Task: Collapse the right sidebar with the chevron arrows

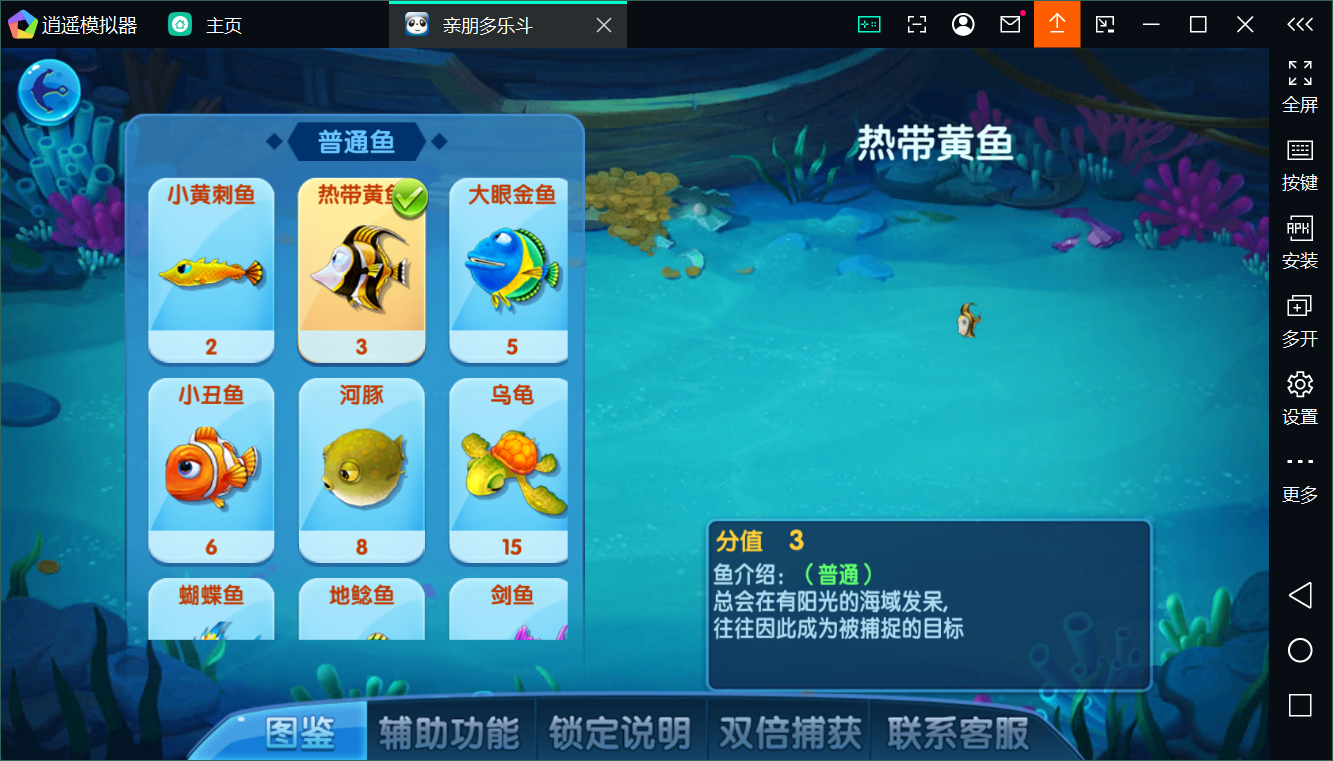Action: (1299, 24)
